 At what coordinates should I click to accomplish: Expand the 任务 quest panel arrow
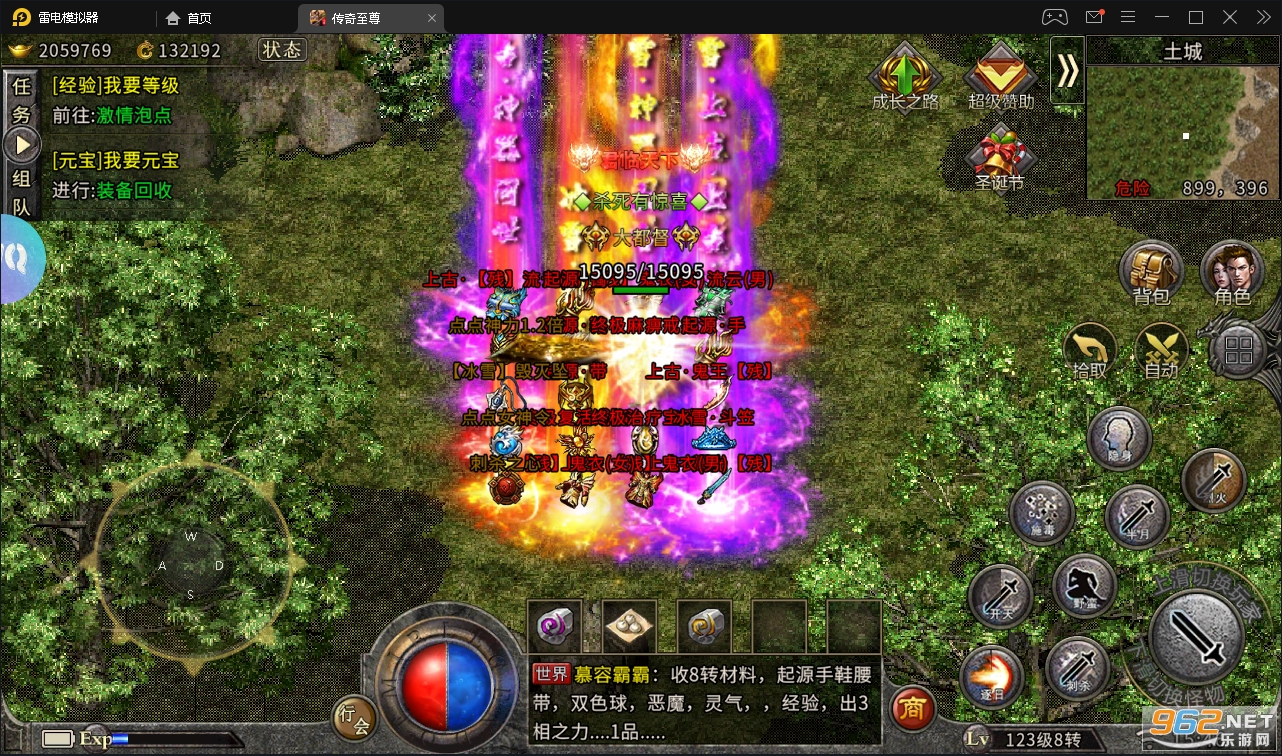pos(22,142)
